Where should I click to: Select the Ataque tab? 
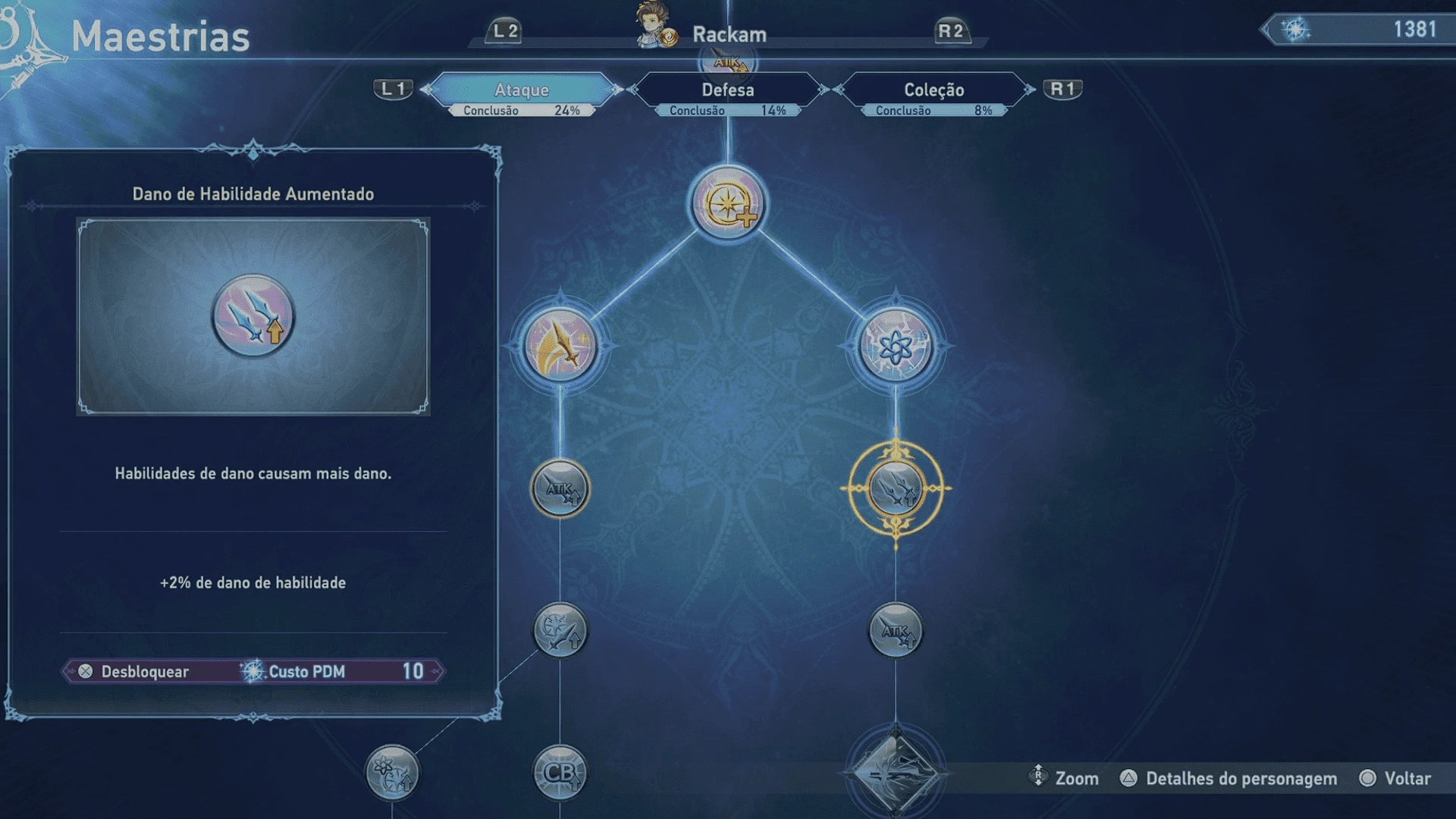click(x=522, y=89)
